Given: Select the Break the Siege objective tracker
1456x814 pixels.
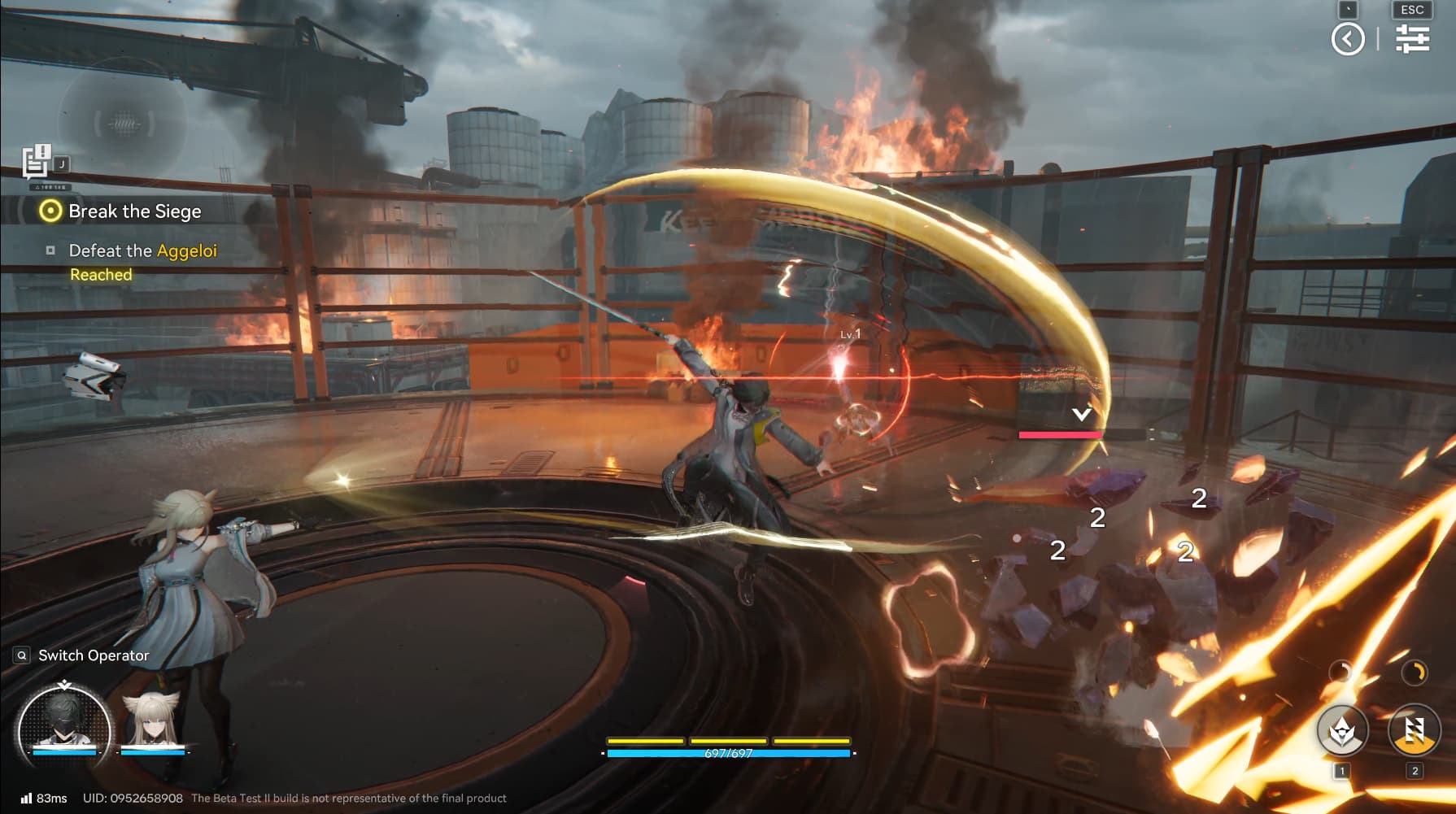Looking at the screenshot, I should [x=122, y=211].
